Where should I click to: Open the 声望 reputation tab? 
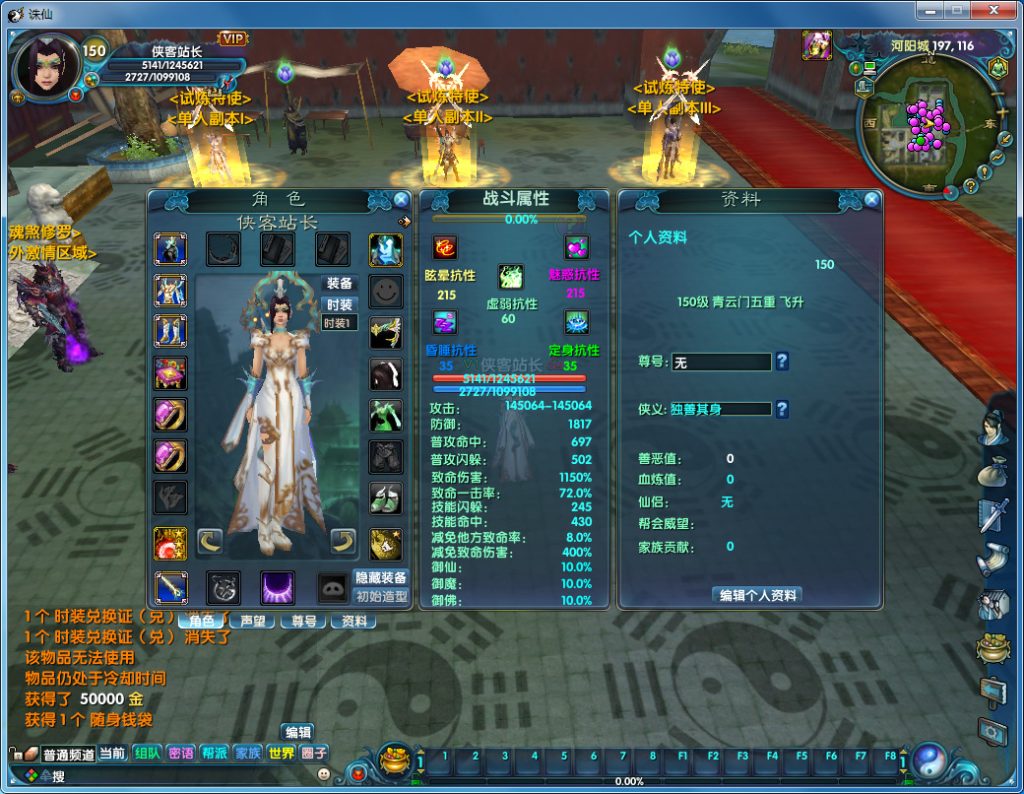(252, 620)
